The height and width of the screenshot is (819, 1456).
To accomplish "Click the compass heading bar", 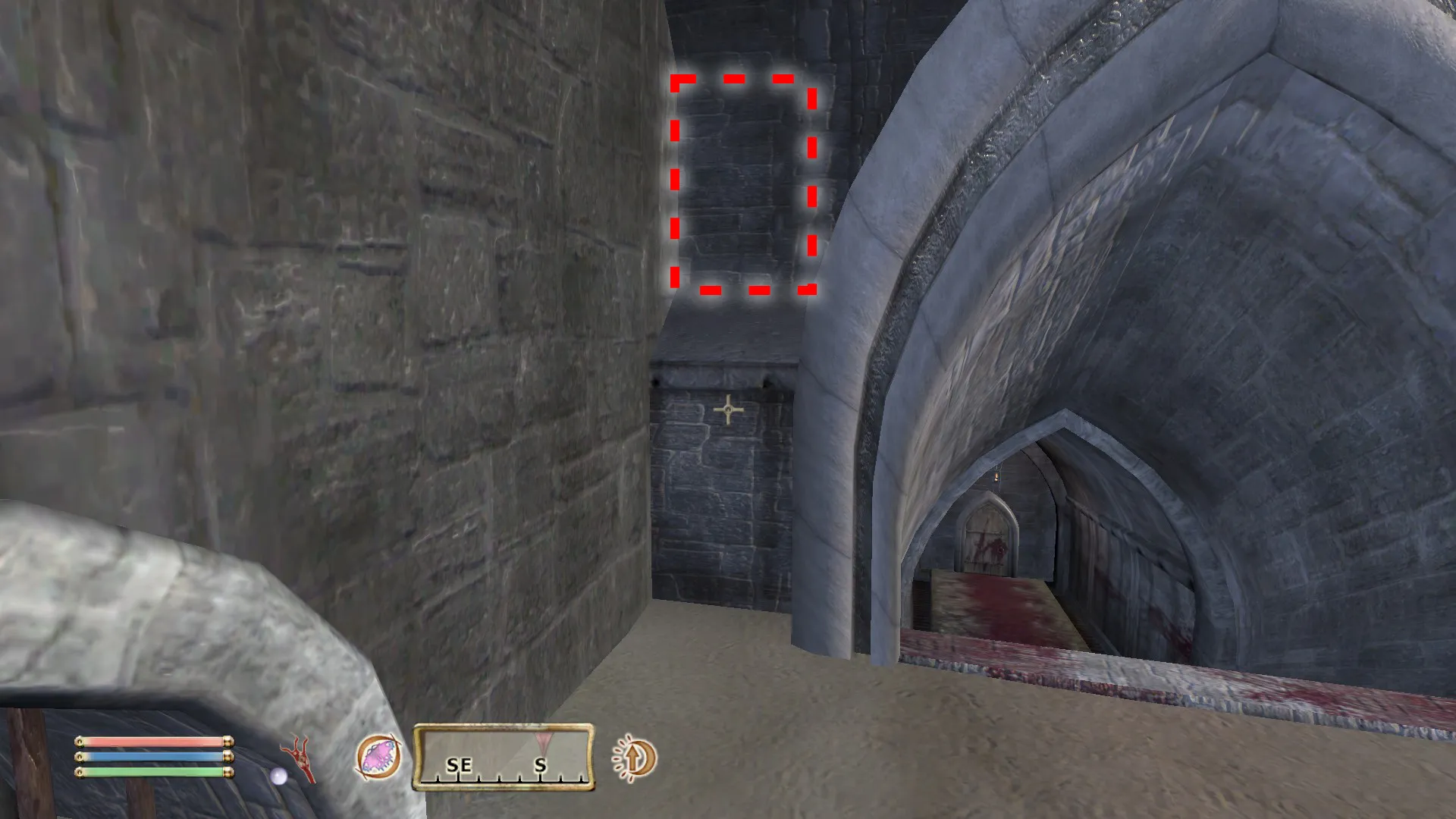I will [504, 757].
